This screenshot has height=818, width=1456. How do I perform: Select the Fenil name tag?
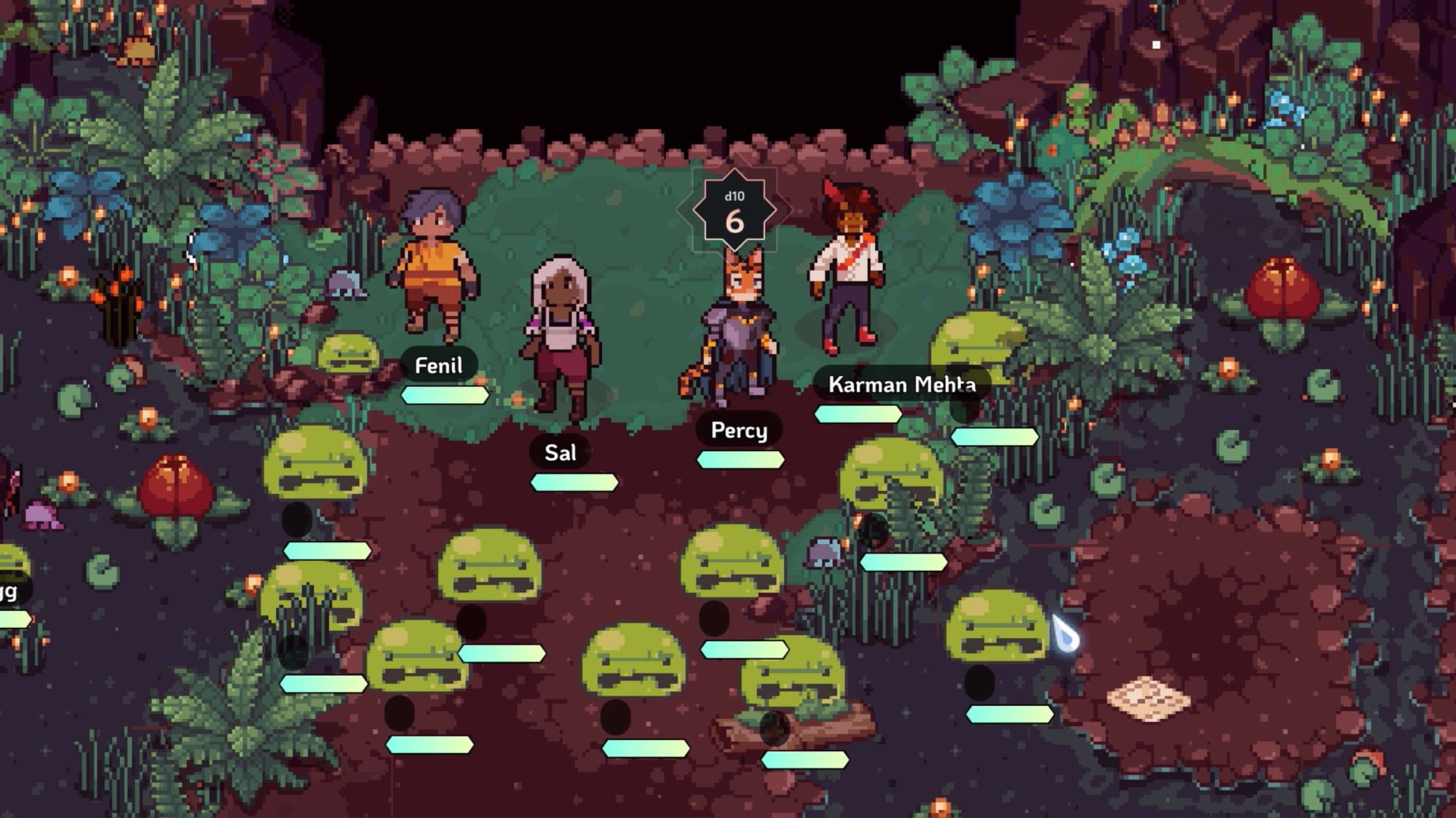point(438,365)
